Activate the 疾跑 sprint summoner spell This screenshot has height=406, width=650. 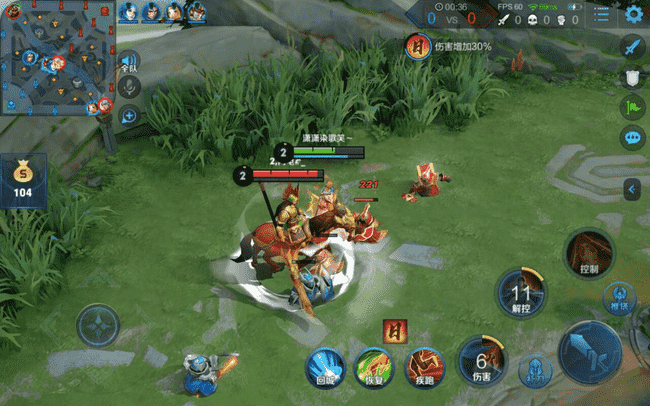pyautogui.click(x=423, y=366)
